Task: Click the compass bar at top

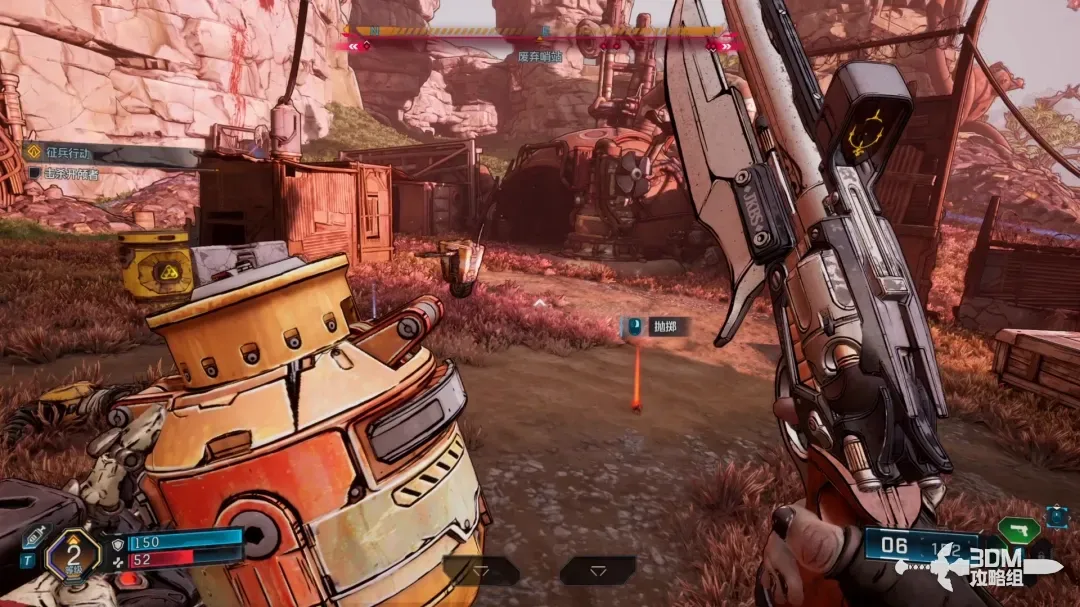Action: [540, 32]
